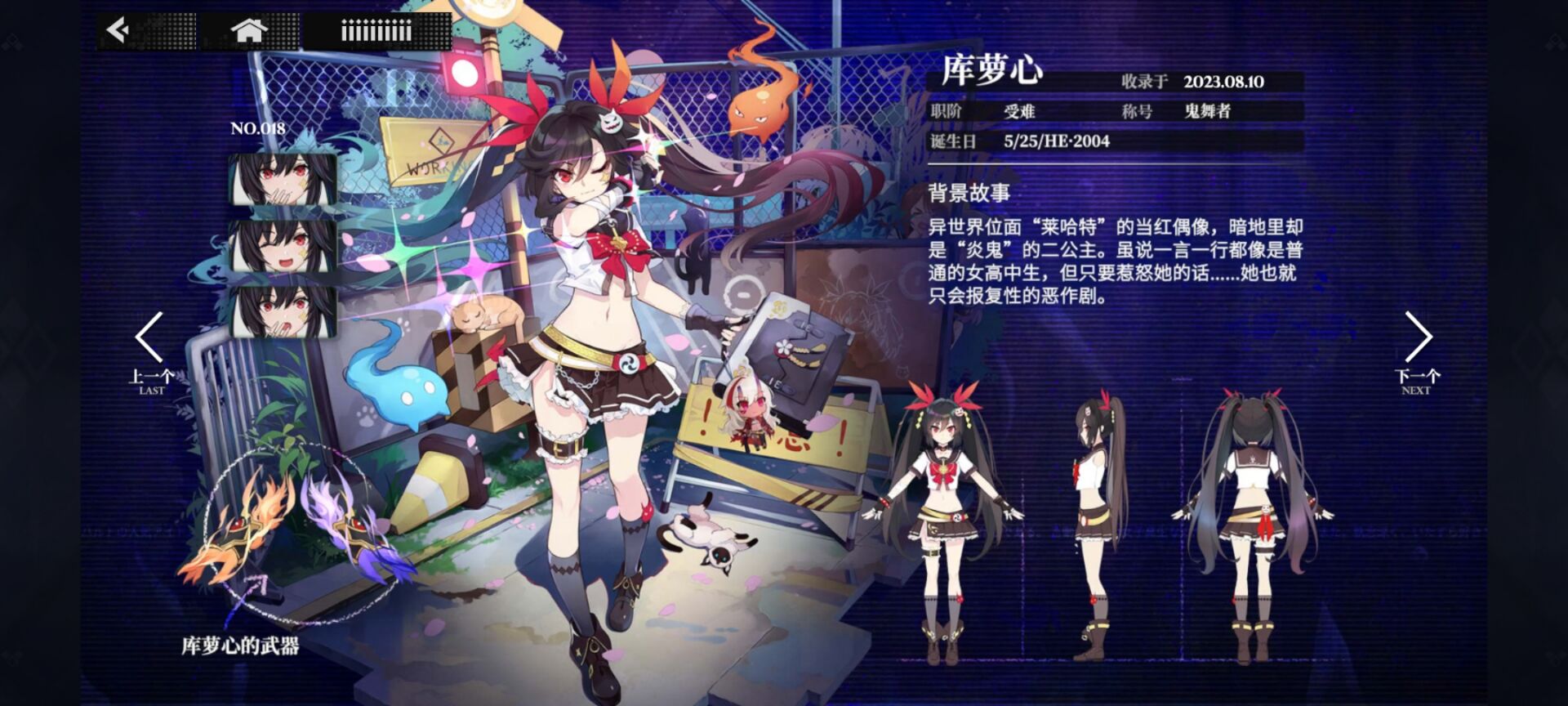Select the winking smile expression thumbnail
Screen dimensions: 1568x706
tap(283, 244)
